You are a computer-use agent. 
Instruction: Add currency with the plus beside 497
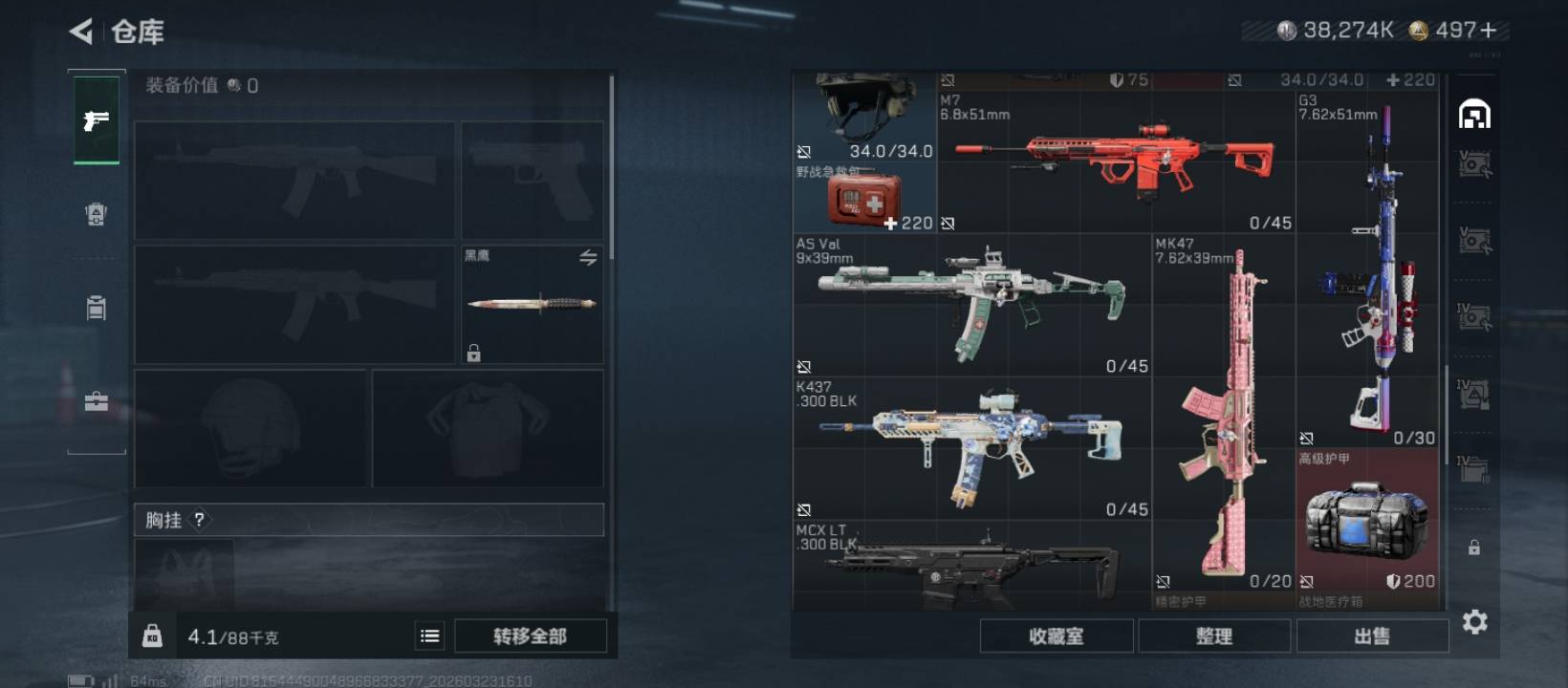[x=1489, y=31]
